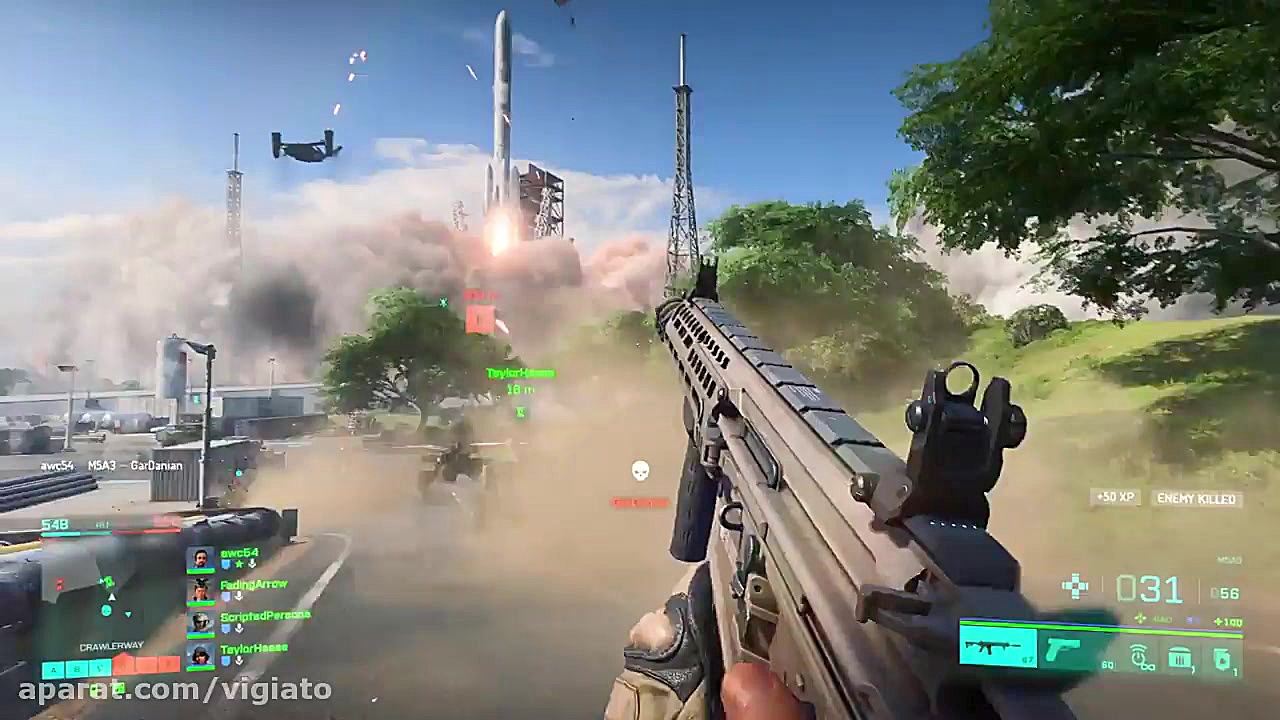
Task: Select the proximity sensor gadget icon
Action: 1141,655
